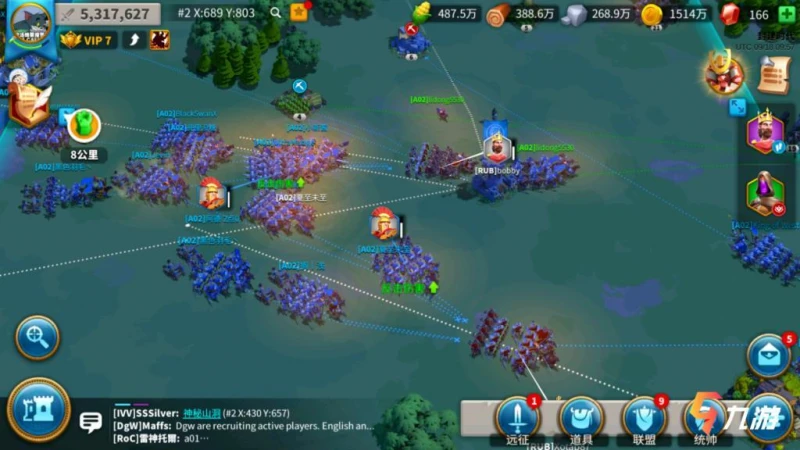Open the 道具 items menu
This screenshot has width=800, height=450.
[x=580, y=420]
